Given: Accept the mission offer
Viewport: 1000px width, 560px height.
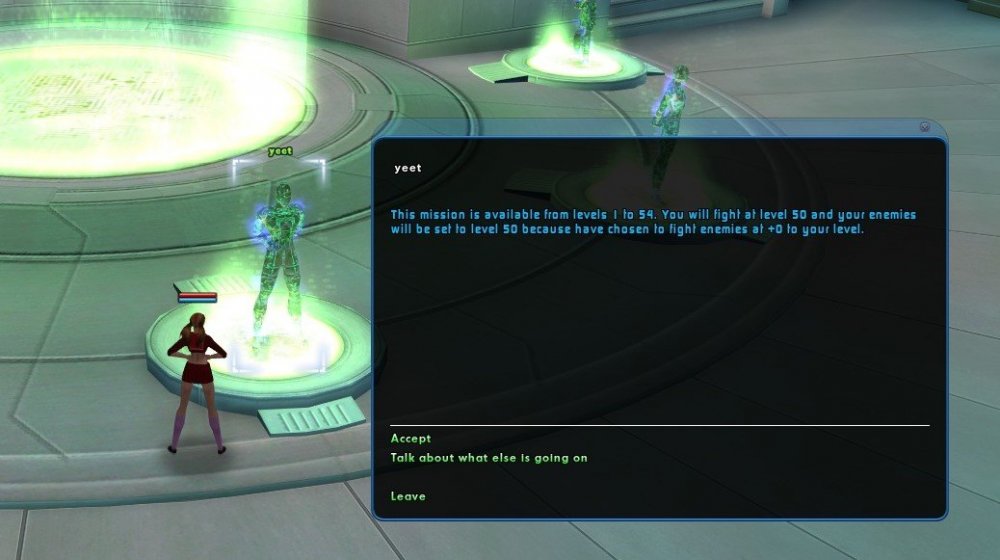Looking at the screenshot, I should pyautogui.click(x=411, y=438).
